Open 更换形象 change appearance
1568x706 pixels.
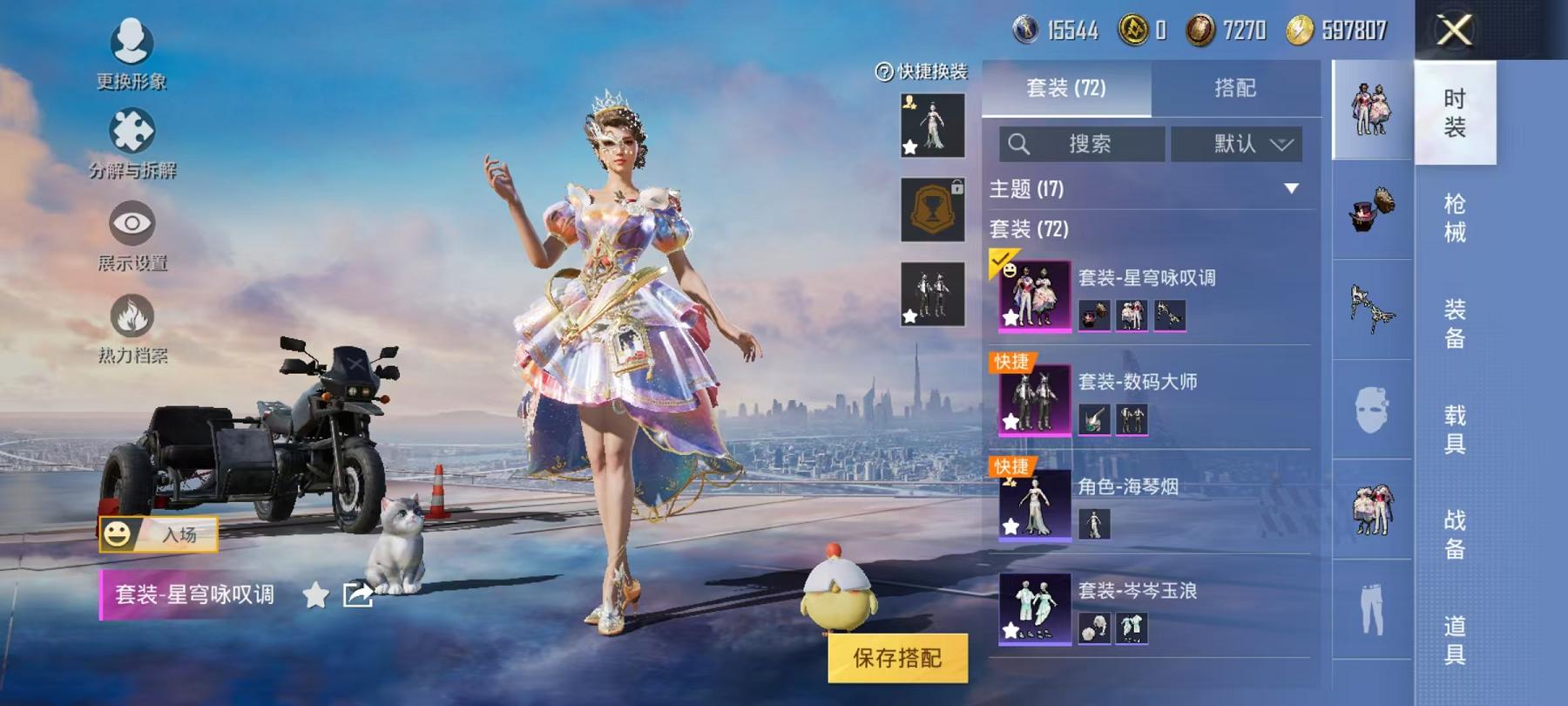(132, 52)
